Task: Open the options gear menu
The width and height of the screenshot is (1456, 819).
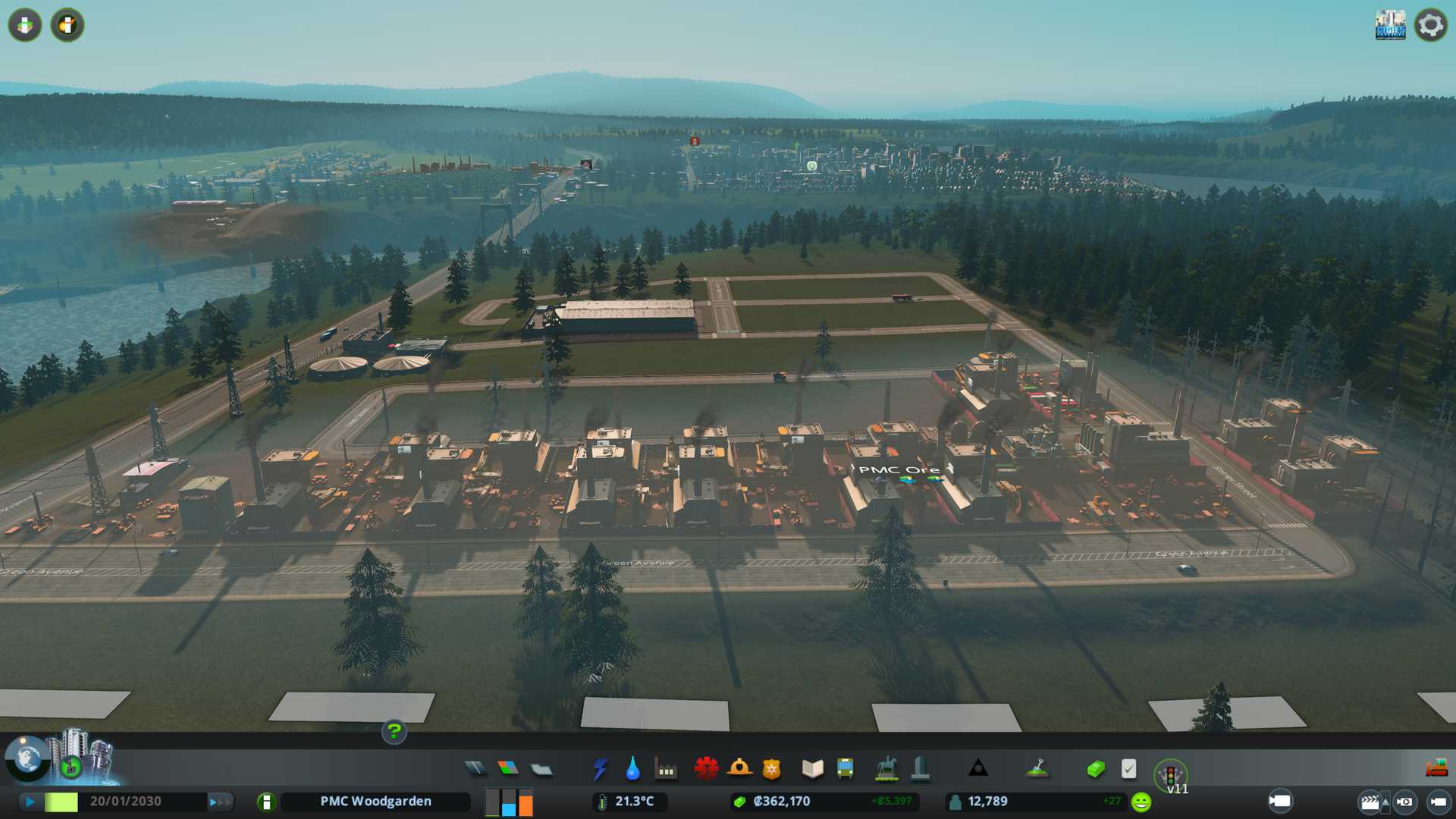Action: pyautogui.click(x=1430, y=25)
